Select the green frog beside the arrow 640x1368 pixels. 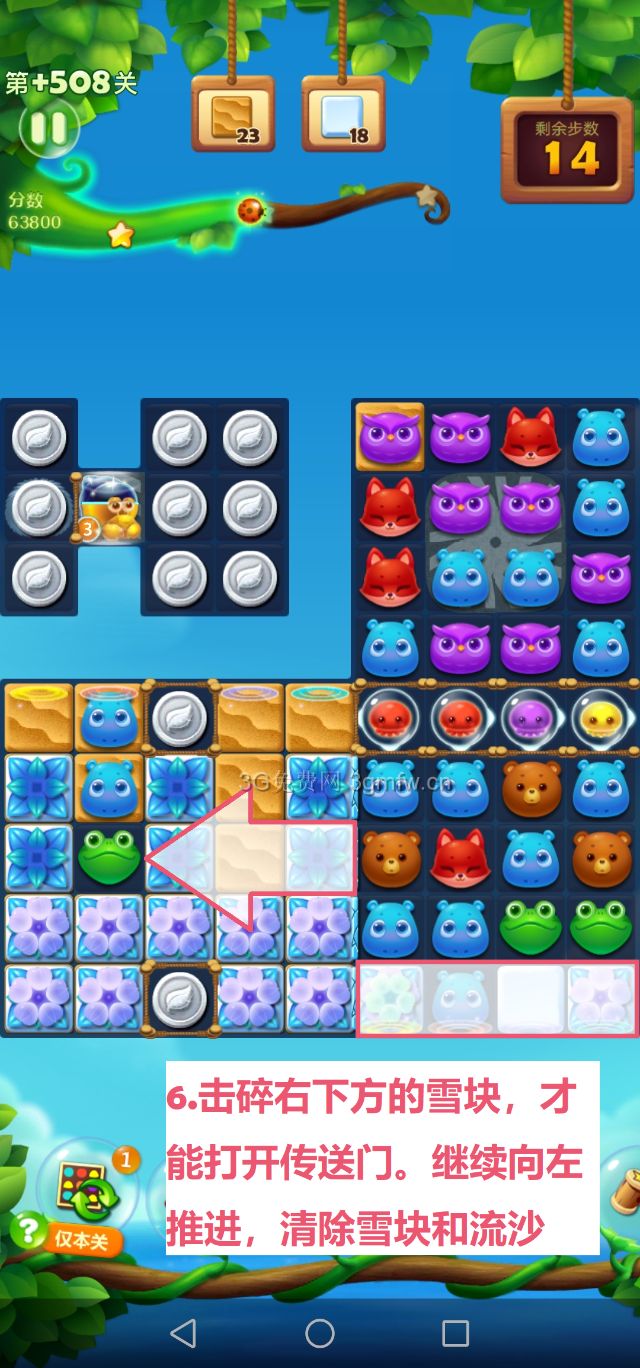coord(110,859)
